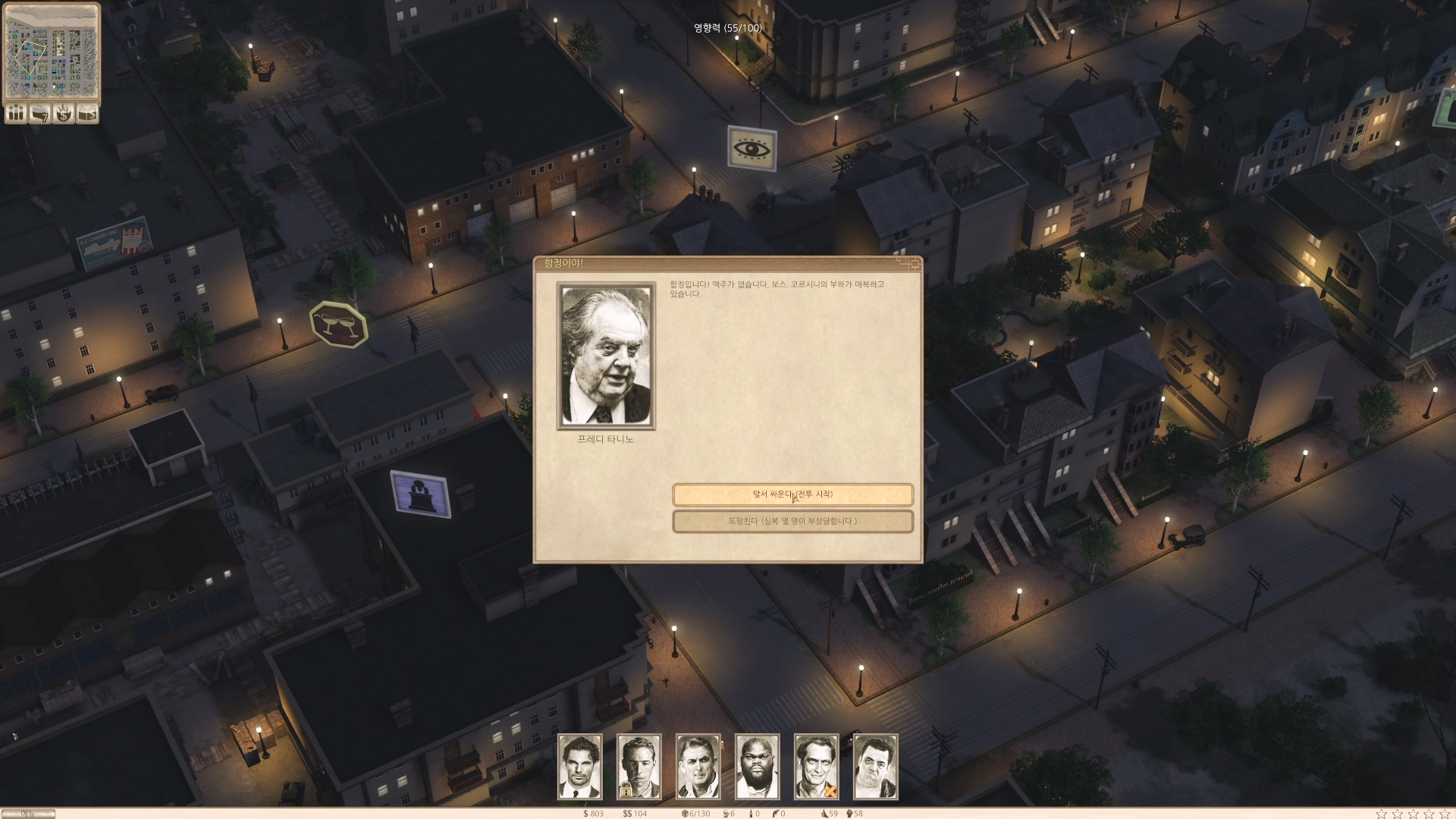Screen dimensions: 1456x819
Task: Click Freddy Tanino's portrait in the dialog
Action: coord(606,356)
